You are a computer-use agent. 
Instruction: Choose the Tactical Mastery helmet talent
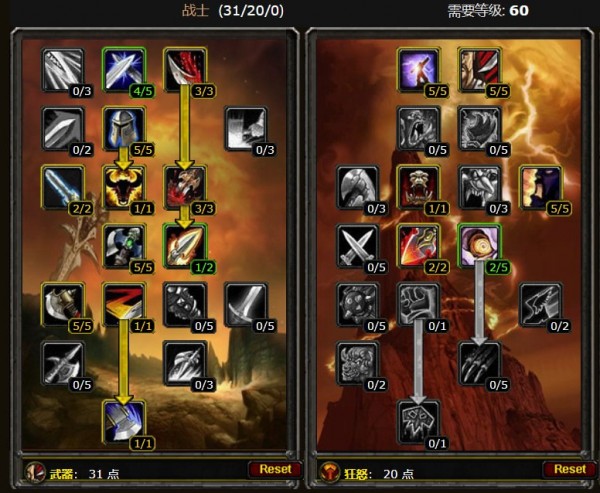(x=124, y=127)
